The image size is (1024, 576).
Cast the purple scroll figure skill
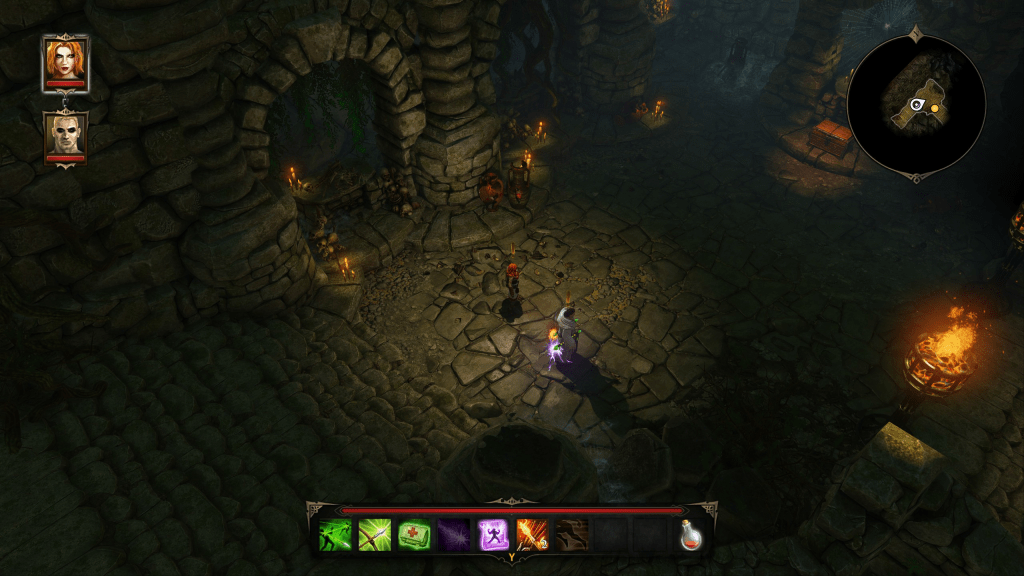492,535
